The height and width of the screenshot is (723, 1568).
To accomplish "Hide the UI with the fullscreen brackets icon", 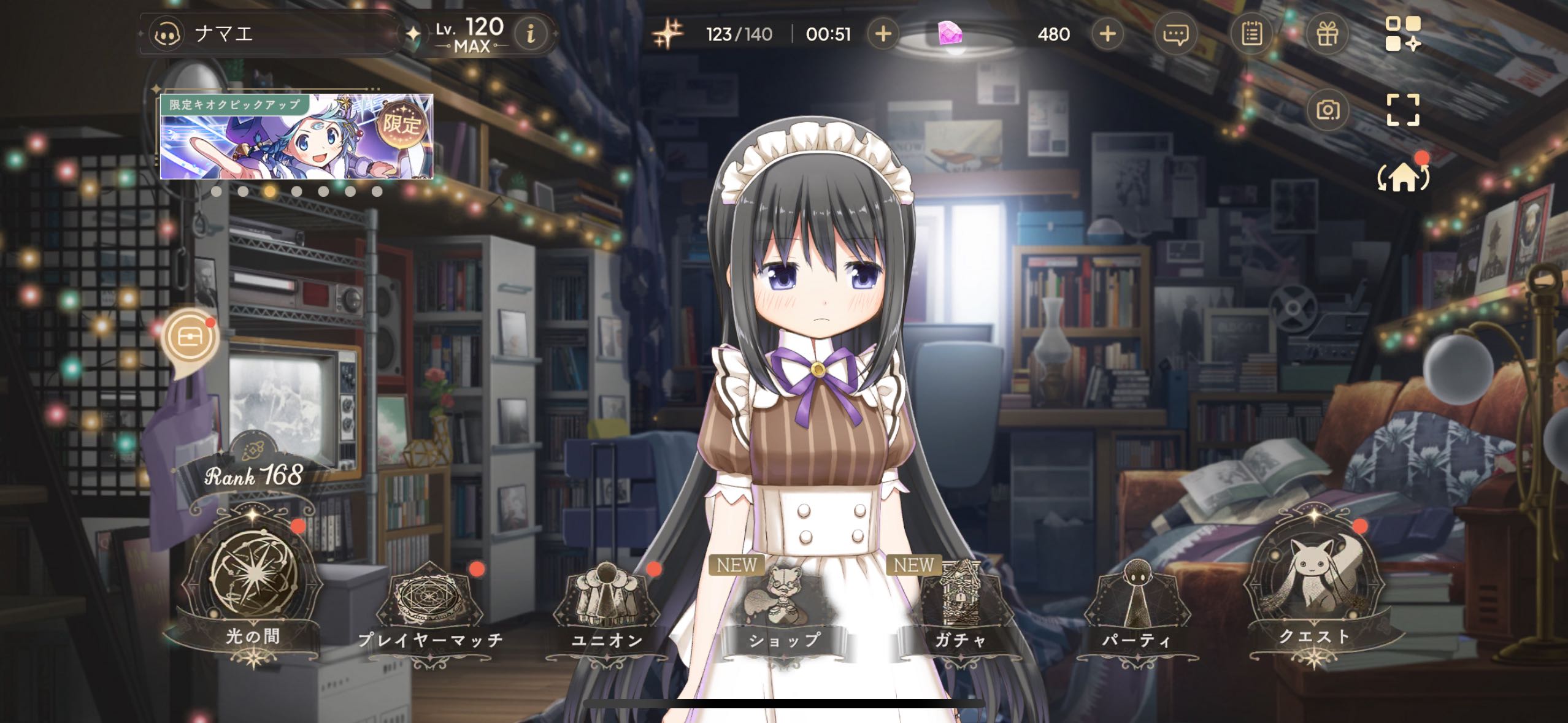I will tap(1403, 110).
